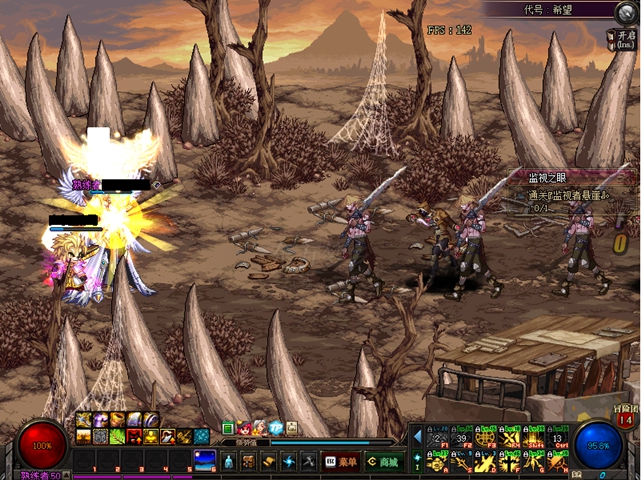The width and height of the screenshot is (641, 480).
Task: Open the 菜单 menu button
Action: pos(341,461)
